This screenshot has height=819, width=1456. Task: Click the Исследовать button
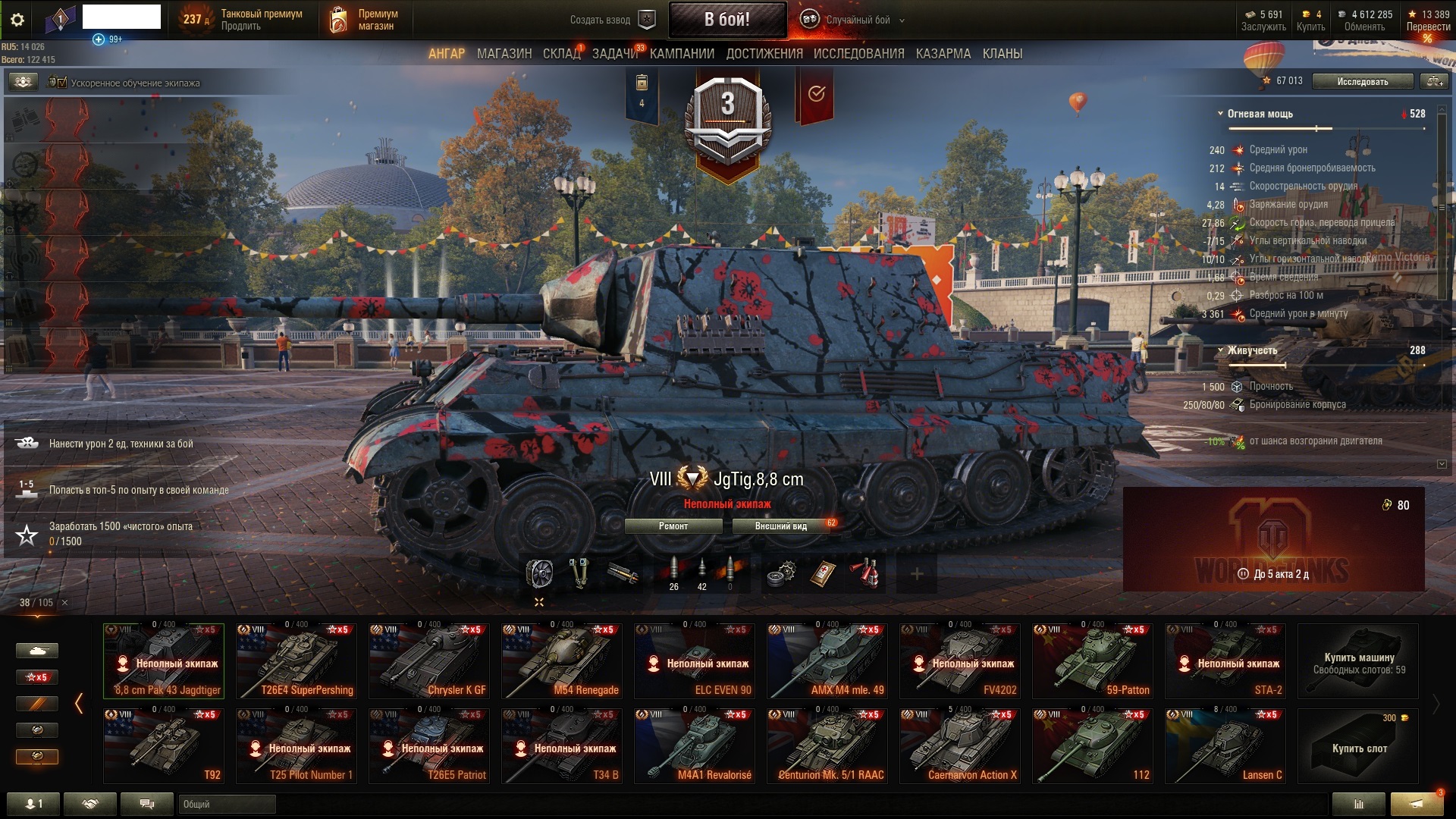pos(1362,81)
